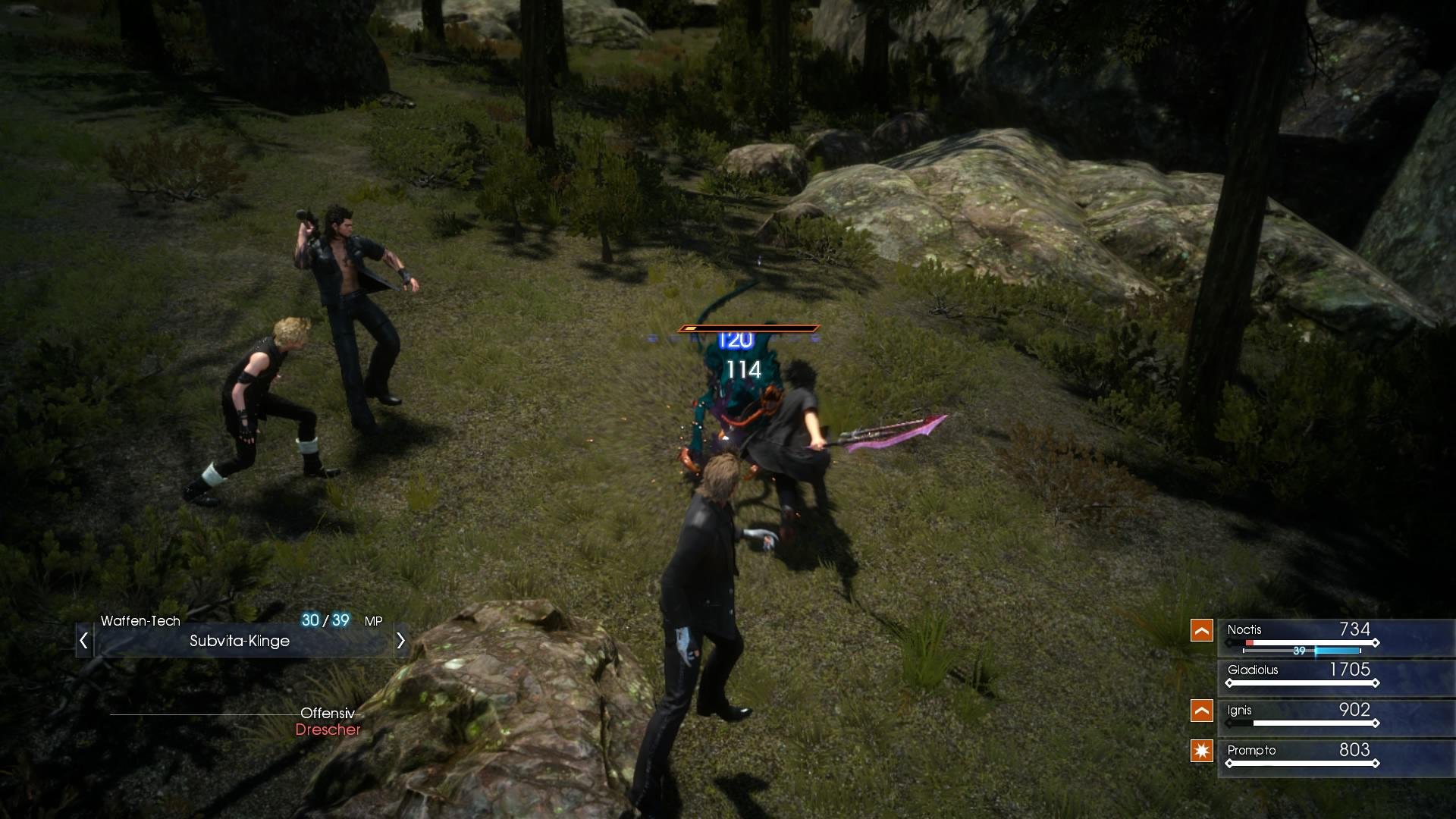Select the Subvita-Klinge weapon entry
Viewport: 1456px width, 819px height.
point(240,641)
